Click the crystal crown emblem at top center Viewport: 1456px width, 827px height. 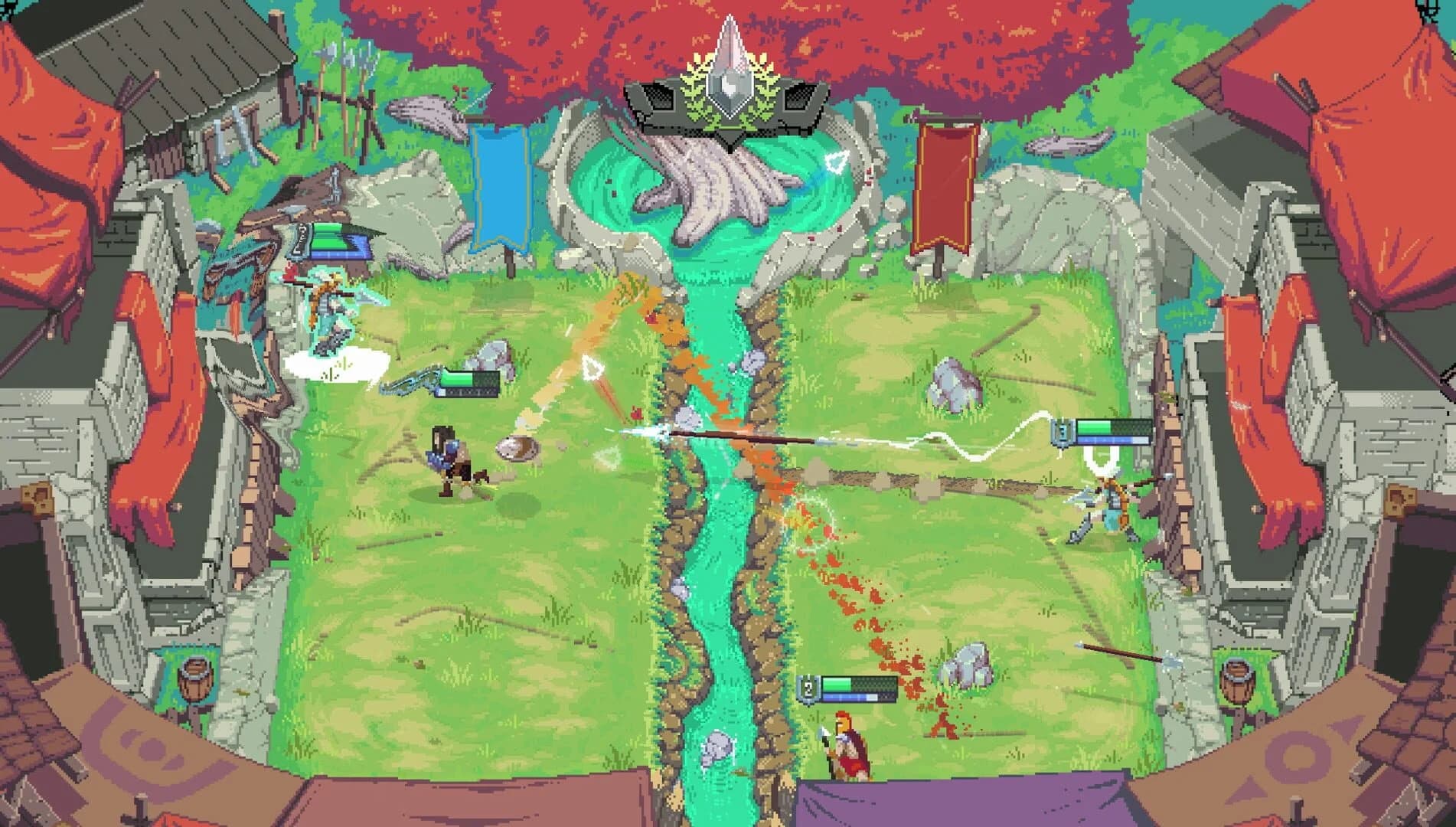point(729,84)
